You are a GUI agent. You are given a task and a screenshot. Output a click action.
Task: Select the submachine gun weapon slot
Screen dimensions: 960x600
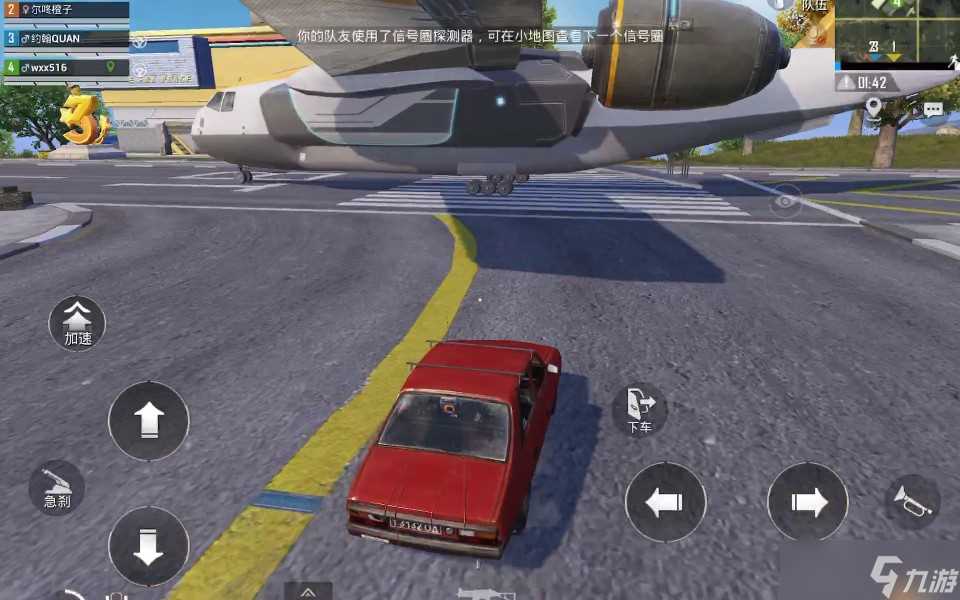(x=487, y=593)
